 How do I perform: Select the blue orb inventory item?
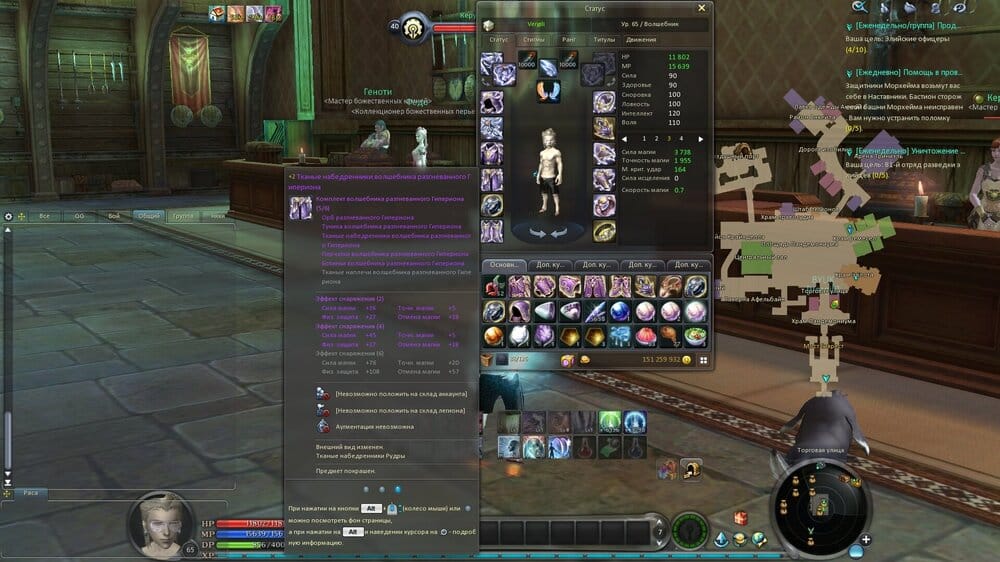(x=619, y=311)
